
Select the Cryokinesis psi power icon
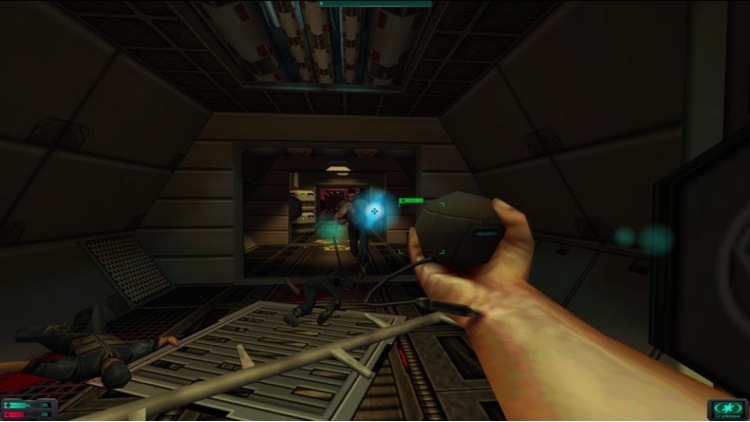tap(727, 407)
